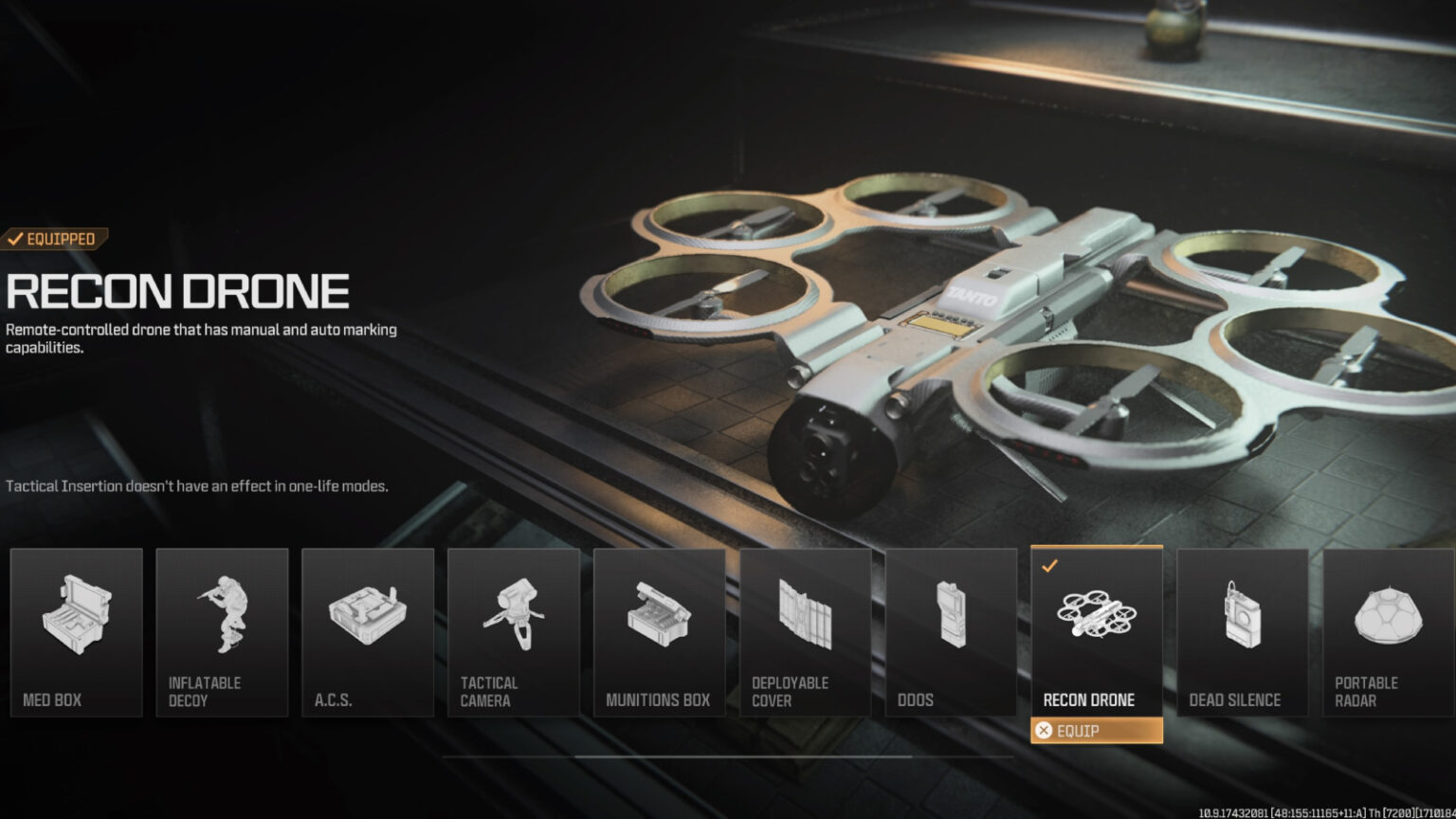
Task: Click the DDOS tile label
Action: tap(916, 700)
